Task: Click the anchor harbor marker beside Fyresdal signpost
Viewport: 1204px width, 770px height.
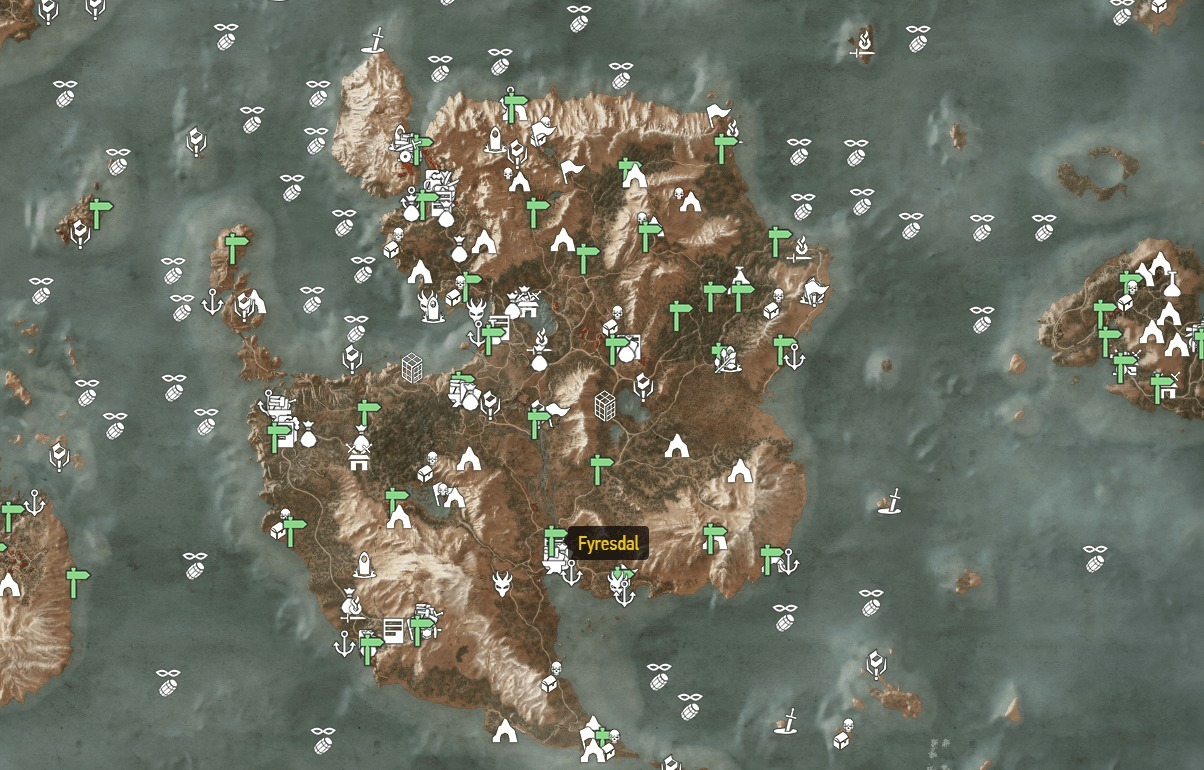Action: coord(571,573)
